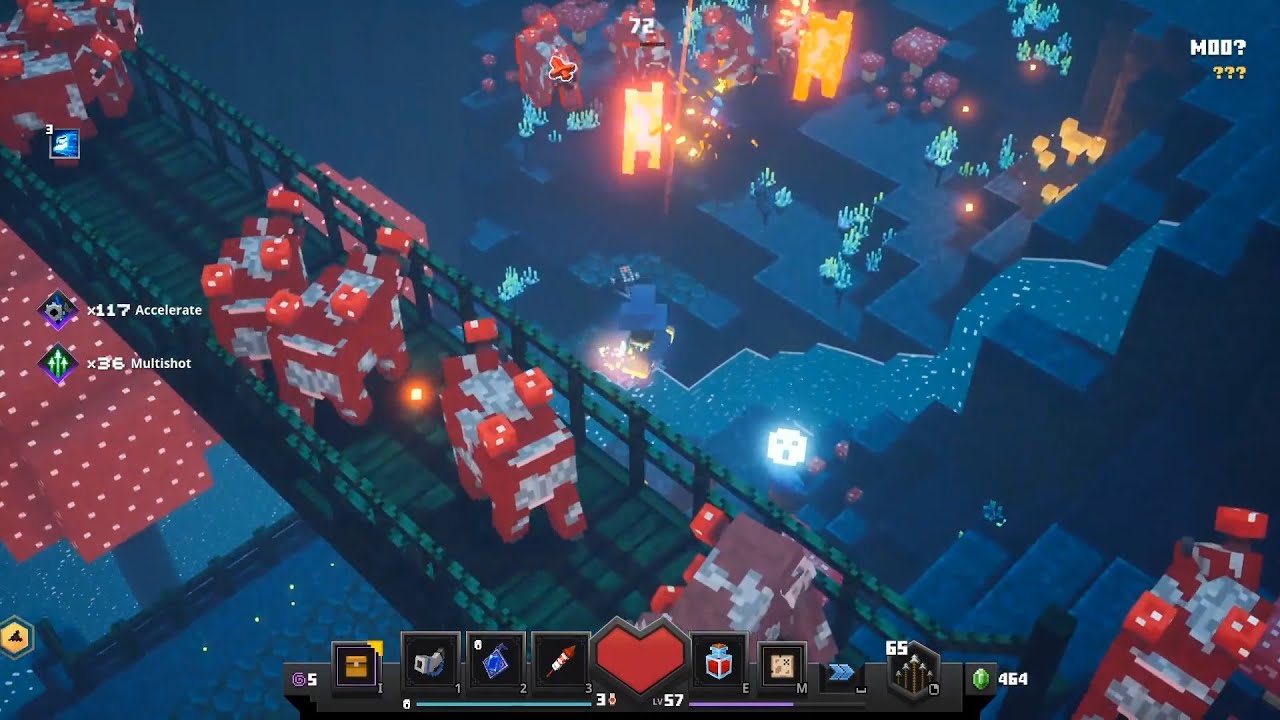Click the Accelerate enchantment icon
This screenshot has height=720, width=1280.
[58, 310]
